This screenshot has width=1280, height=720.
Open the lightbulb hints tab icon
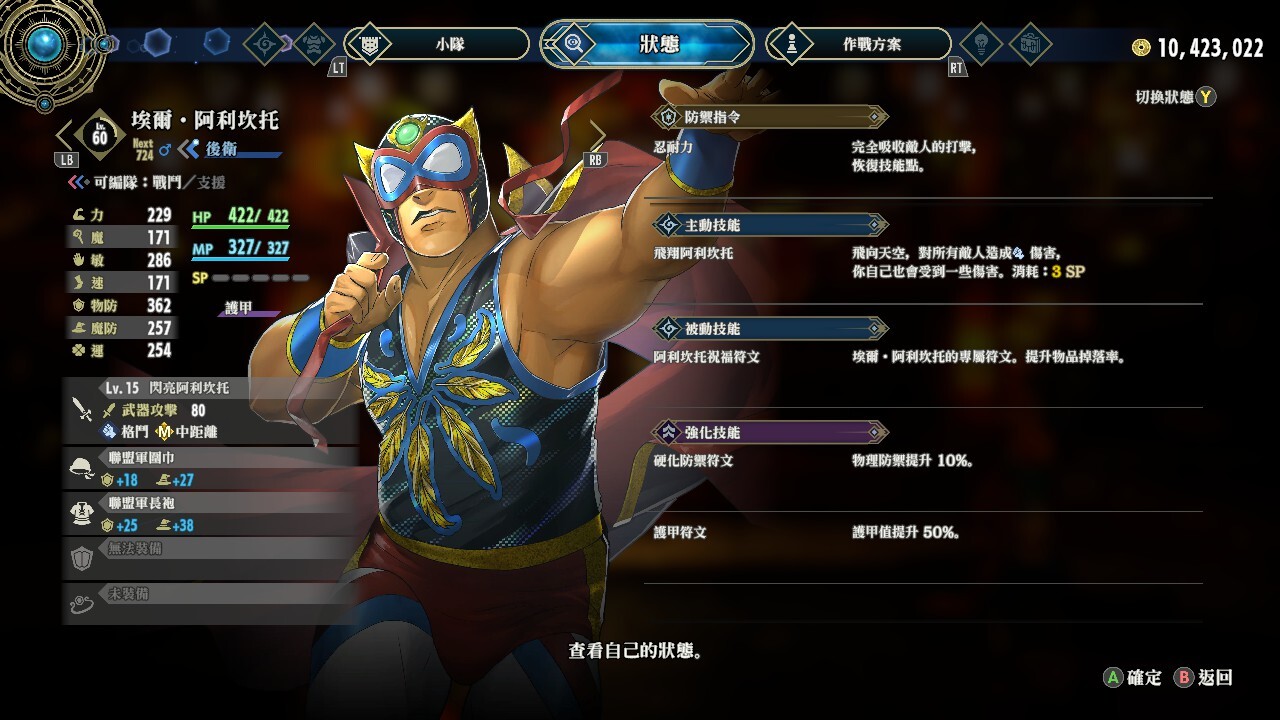click(980, 44)
